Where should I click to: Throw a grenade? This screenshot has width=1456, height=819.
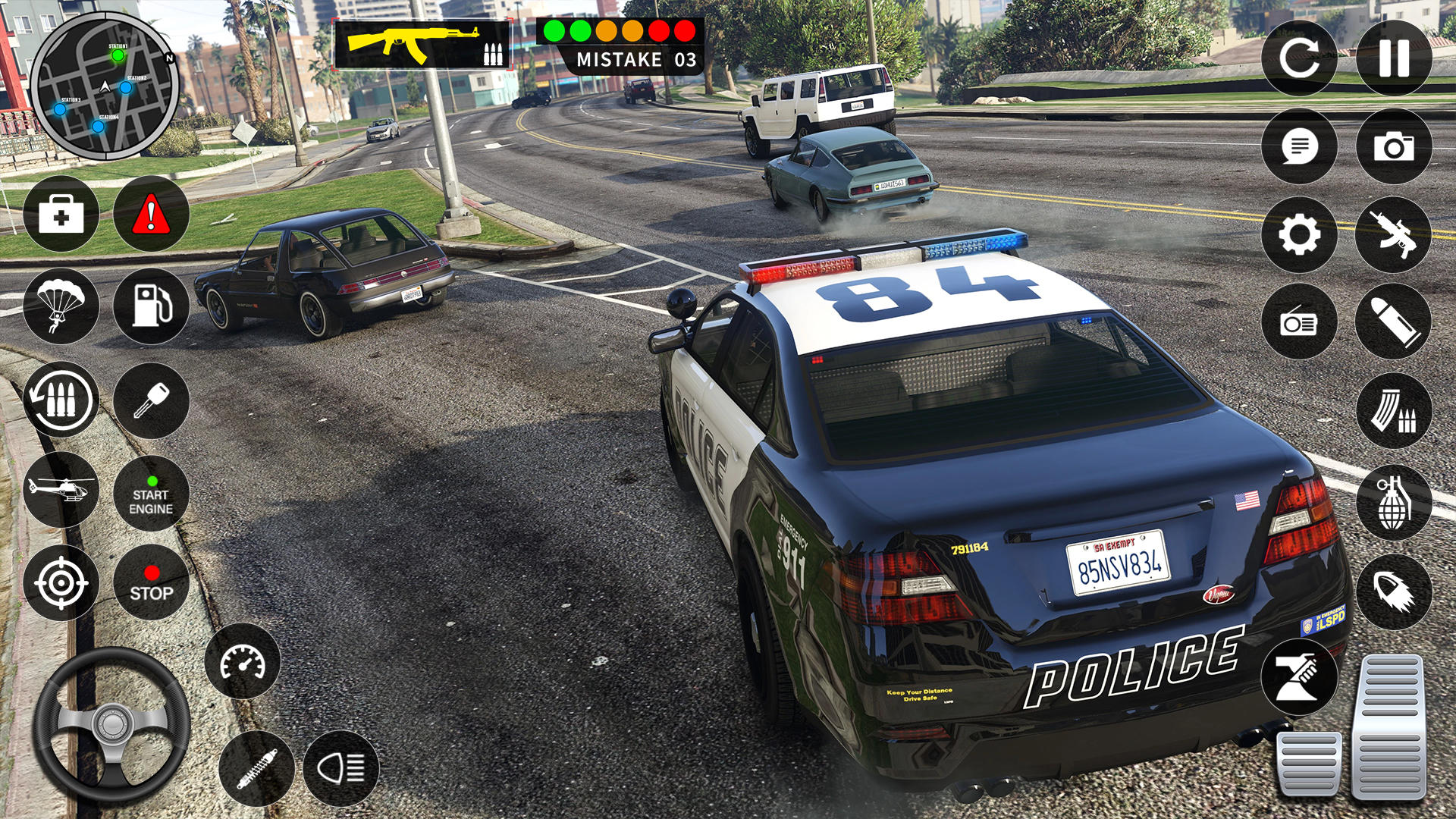[1394, 502]
